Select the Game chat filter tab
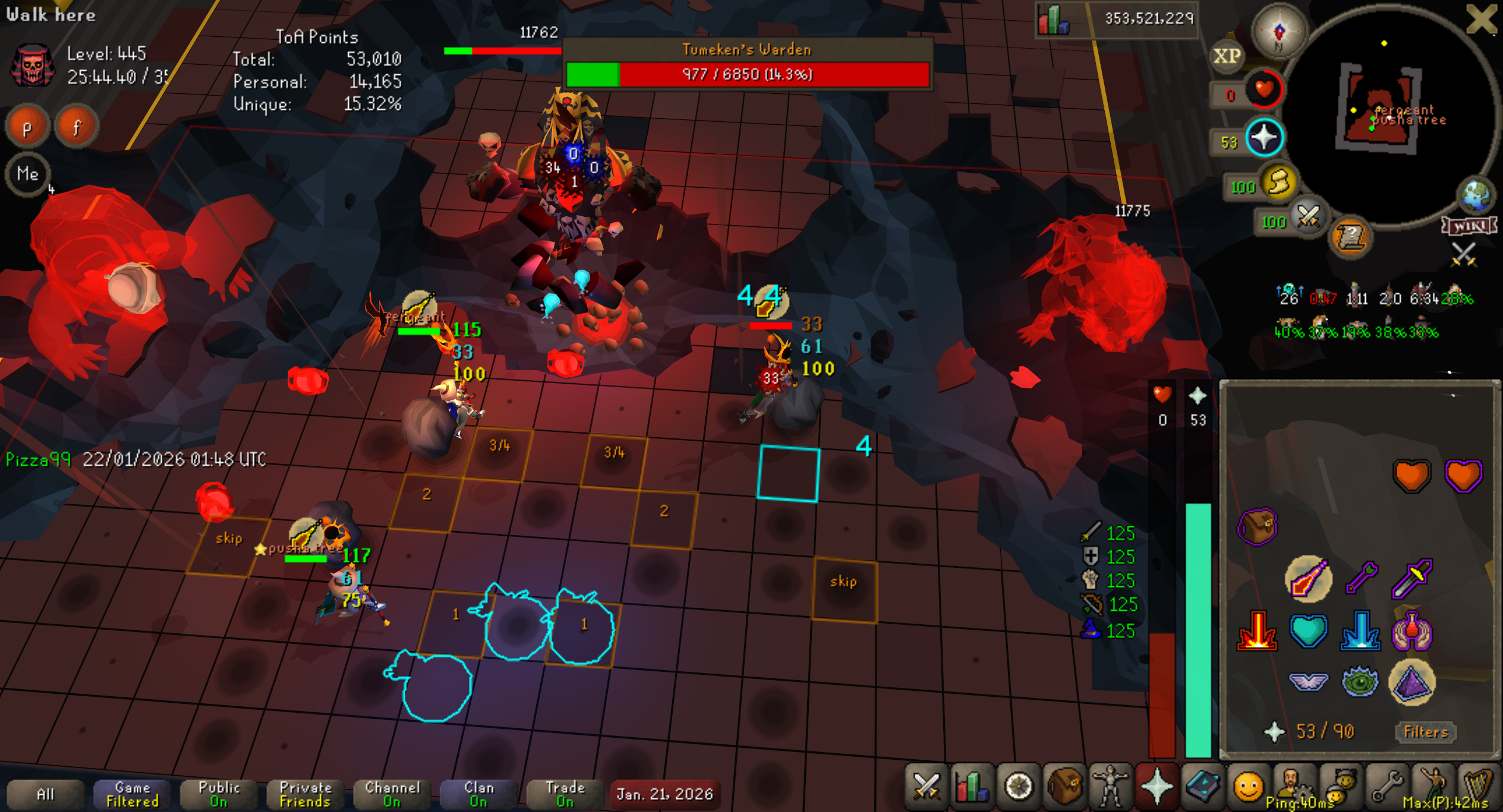Image resolution: width=1503 pixels, height=812 pixels. pos(132,794)
